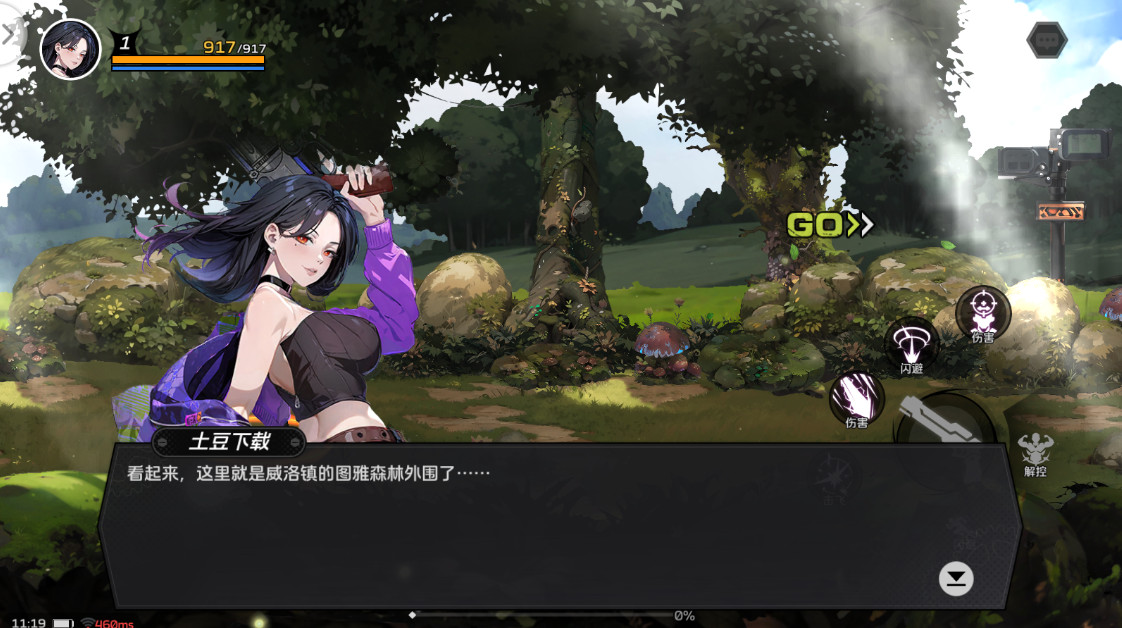This screenshot has height=628, width=1122.
Task: Click the player character portrait
Action: [x=70, y=49]
